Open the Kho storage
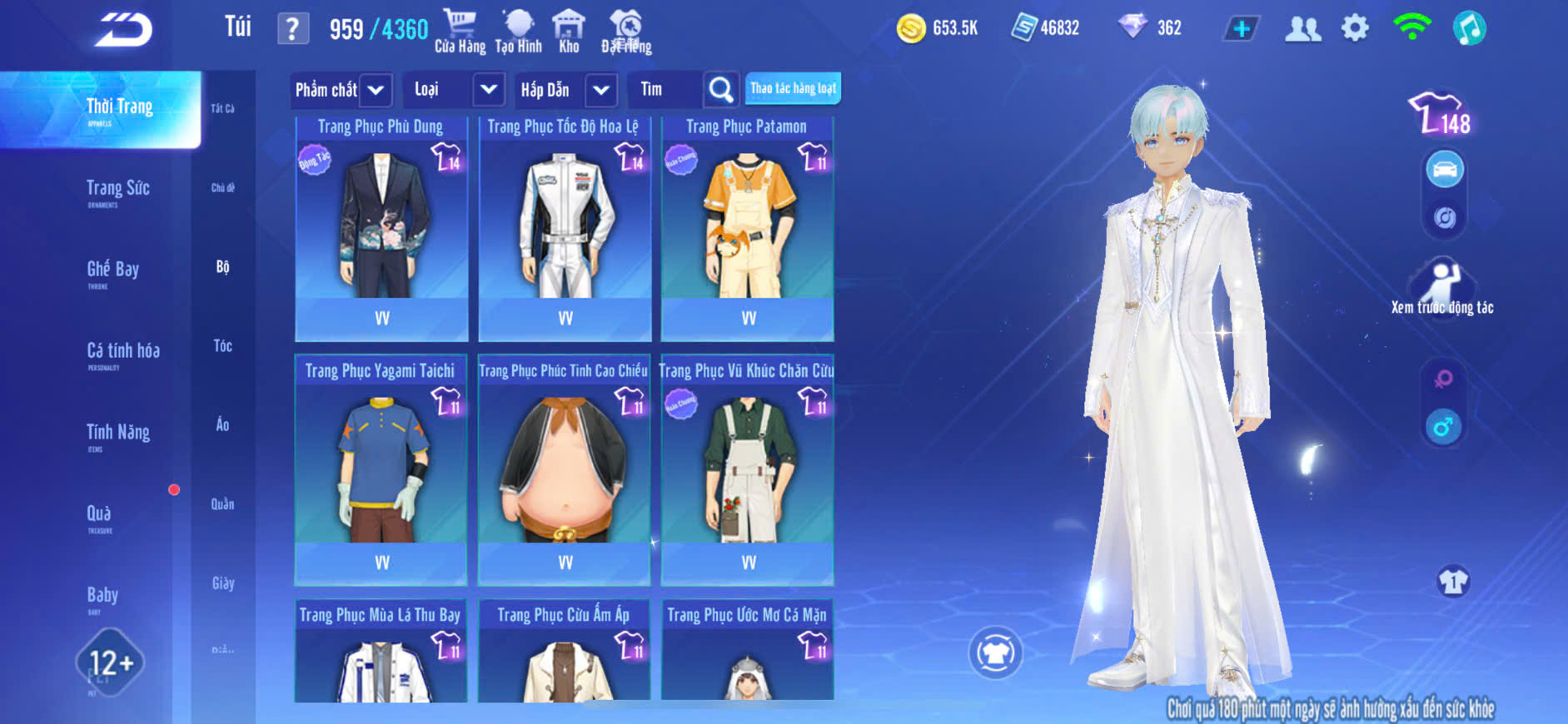The width and height of the screenshot is (1568, 724). coord(569,31)
